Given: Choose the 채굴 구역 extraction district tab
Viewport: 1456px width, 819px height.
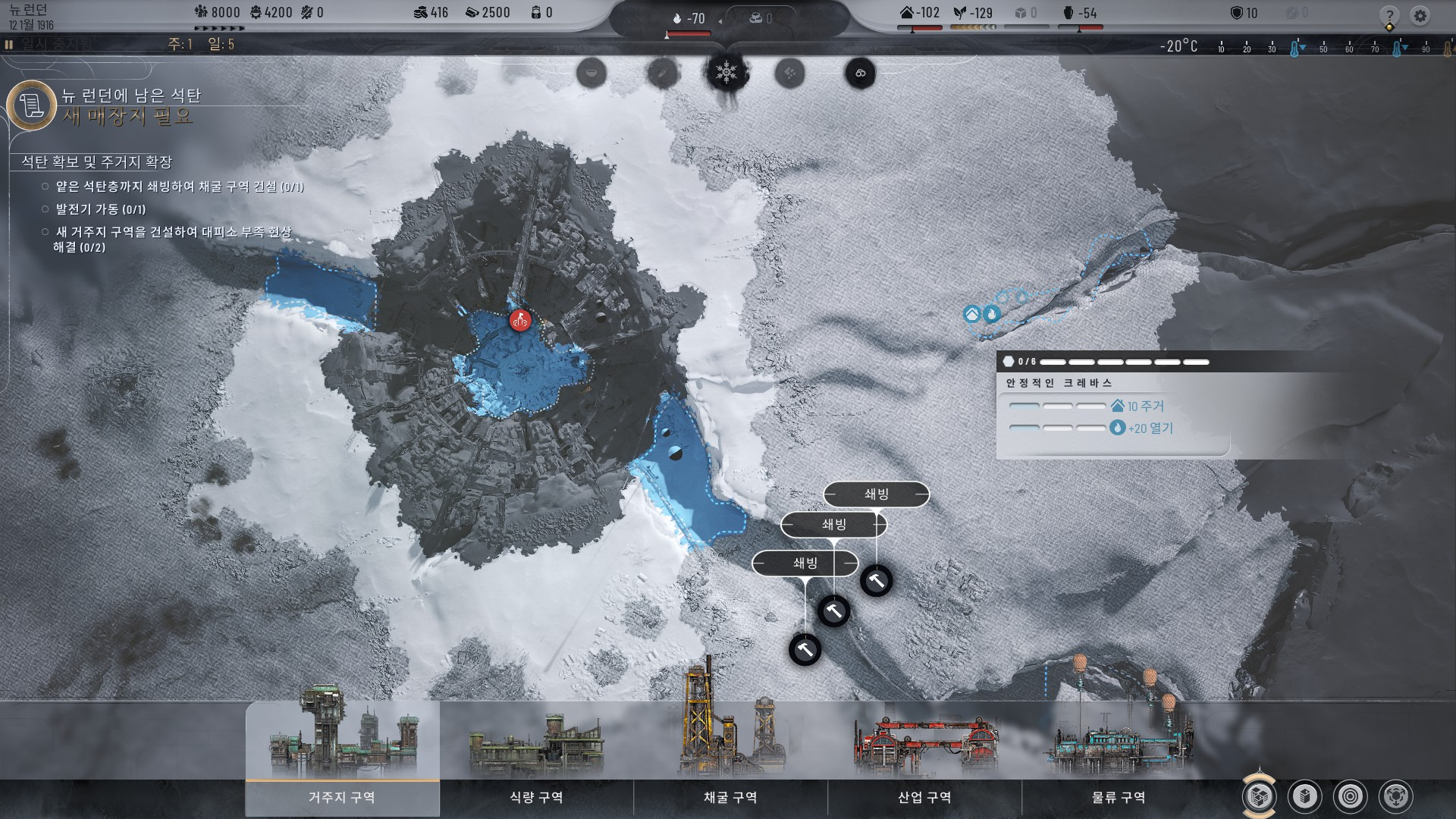Looking at the screenshot, I should [x=730, y=797].
